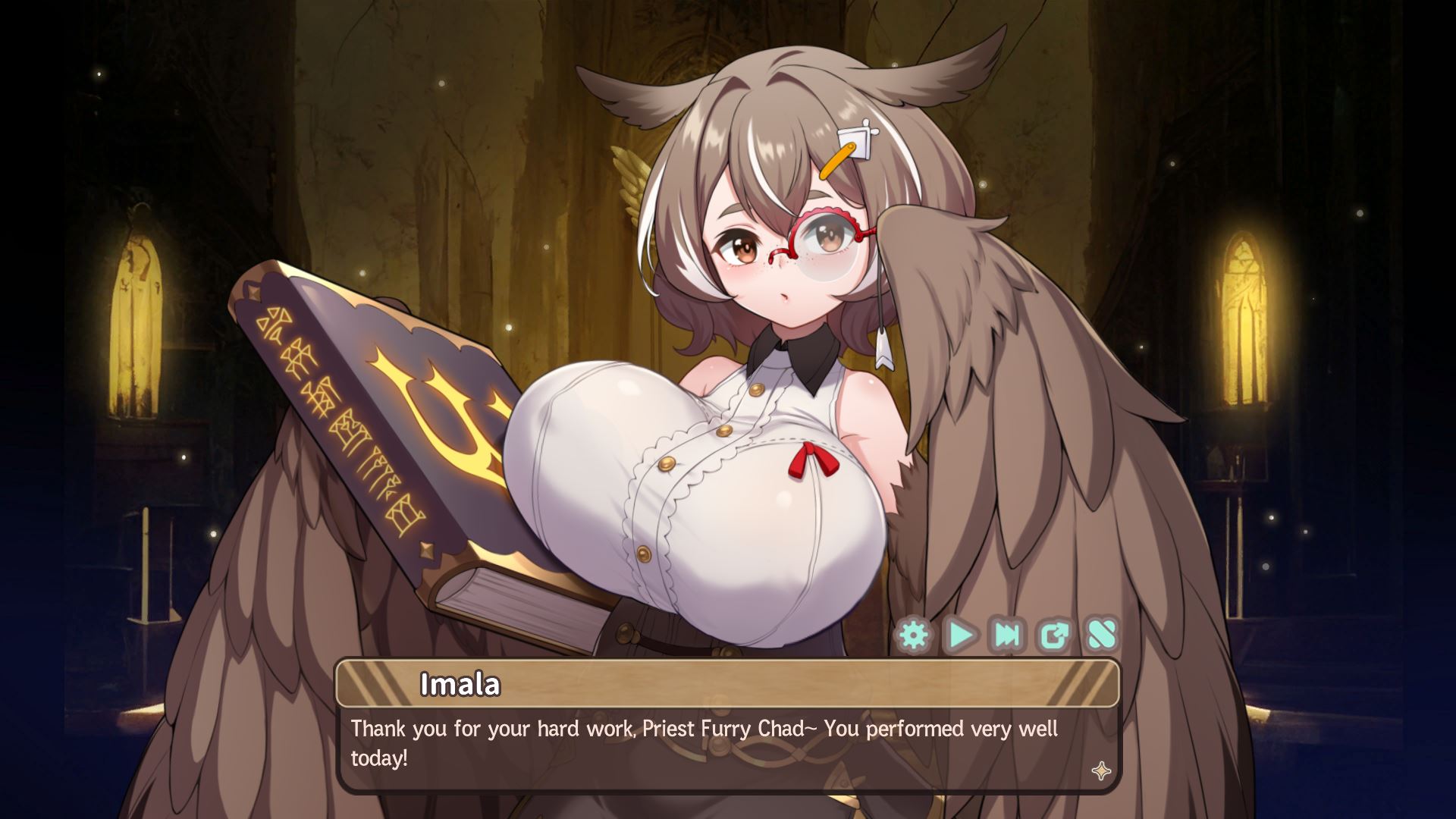Advance dialogue via the sparkle continue indicator

(1101, 771)
